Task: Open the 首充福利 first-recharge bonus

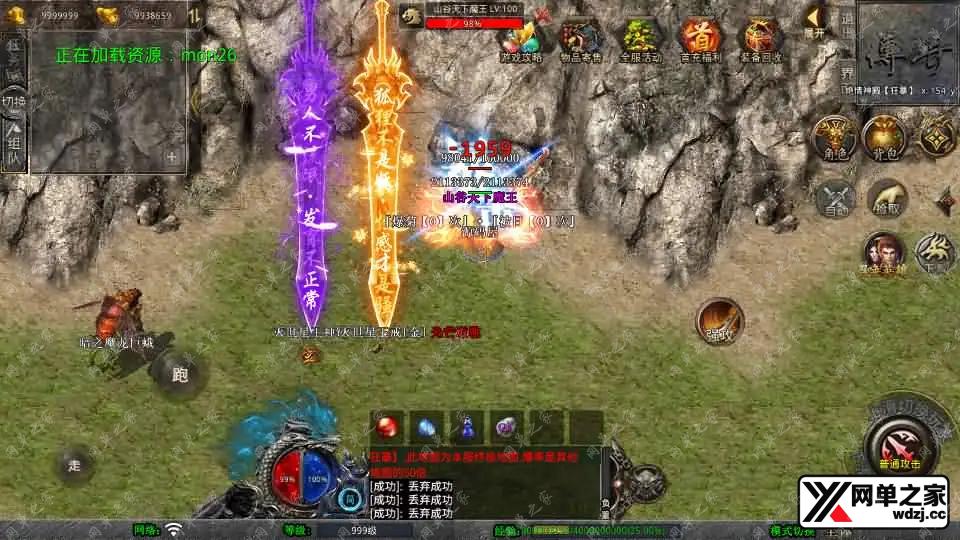Action: [701, 40]
